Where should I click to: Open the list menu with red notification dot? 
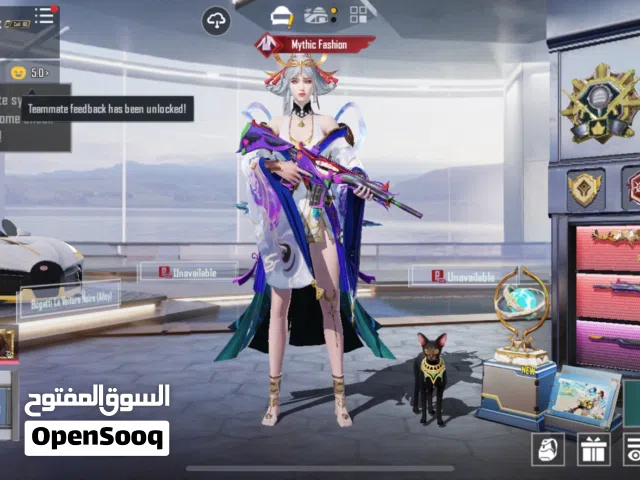[x=44, y=15]
